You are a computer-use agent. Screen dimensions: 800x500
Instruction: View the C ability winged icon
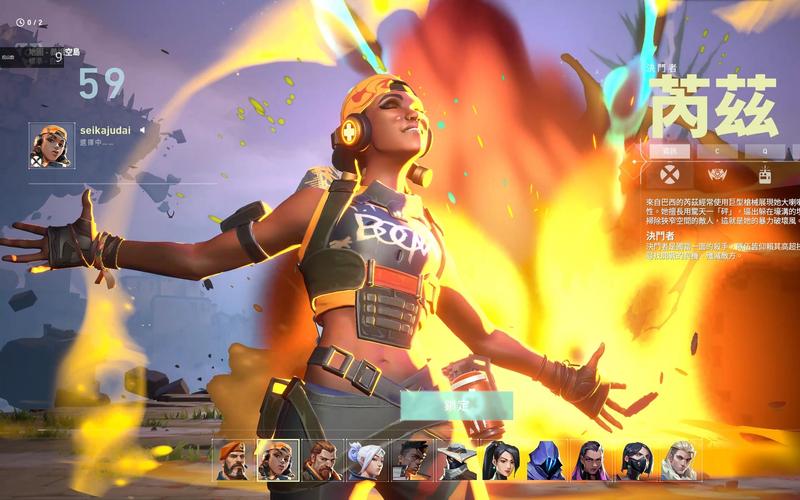point(717,176)
